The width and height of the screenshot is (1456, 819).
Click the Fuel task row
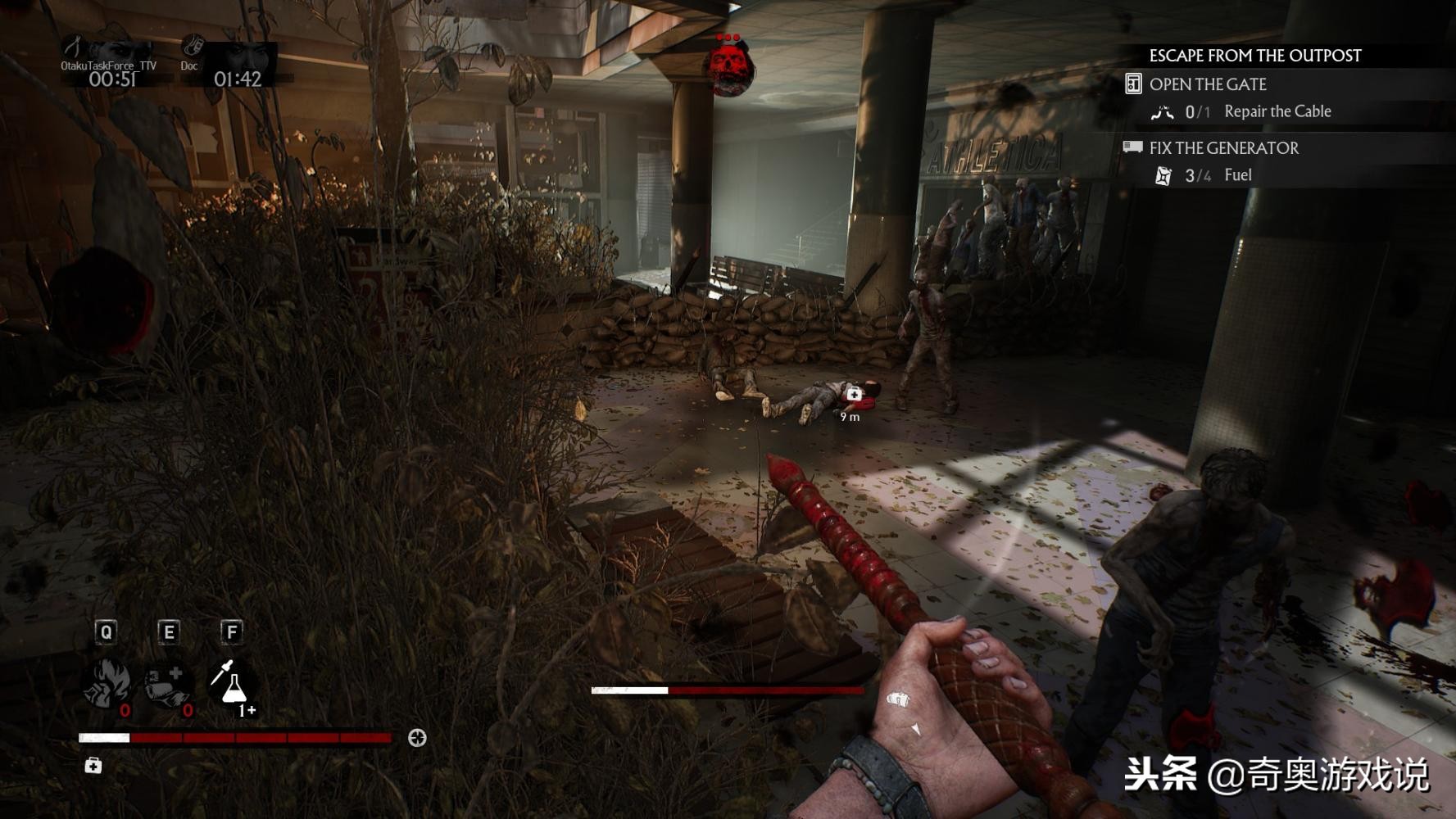tap(1237, 175)
